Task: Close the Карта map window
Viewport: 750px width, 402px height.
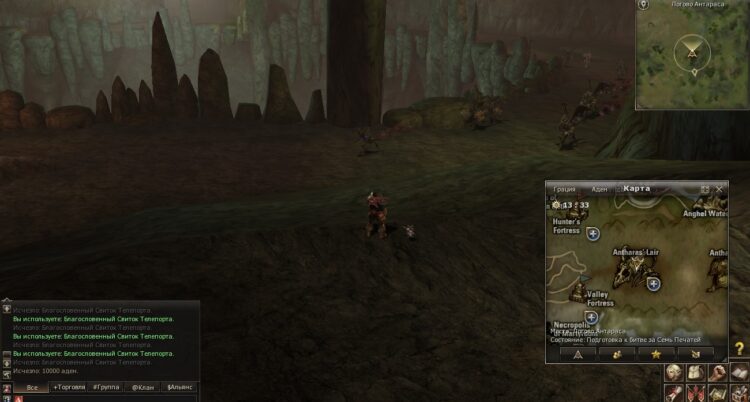Action: click(x=720, y=188)
